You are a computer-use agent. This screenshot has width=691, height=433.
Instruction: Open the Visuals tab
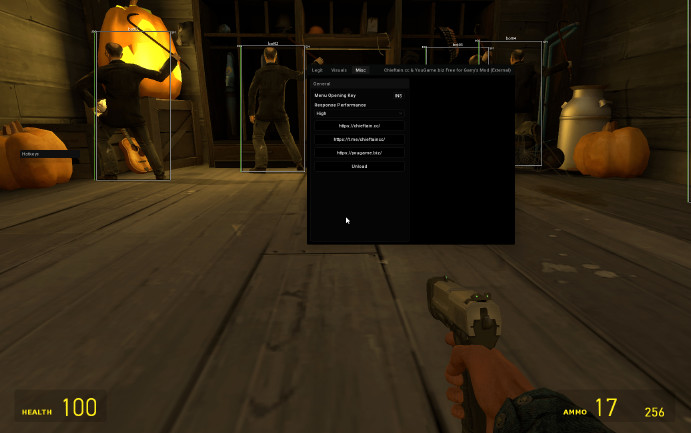coord(339,70)
